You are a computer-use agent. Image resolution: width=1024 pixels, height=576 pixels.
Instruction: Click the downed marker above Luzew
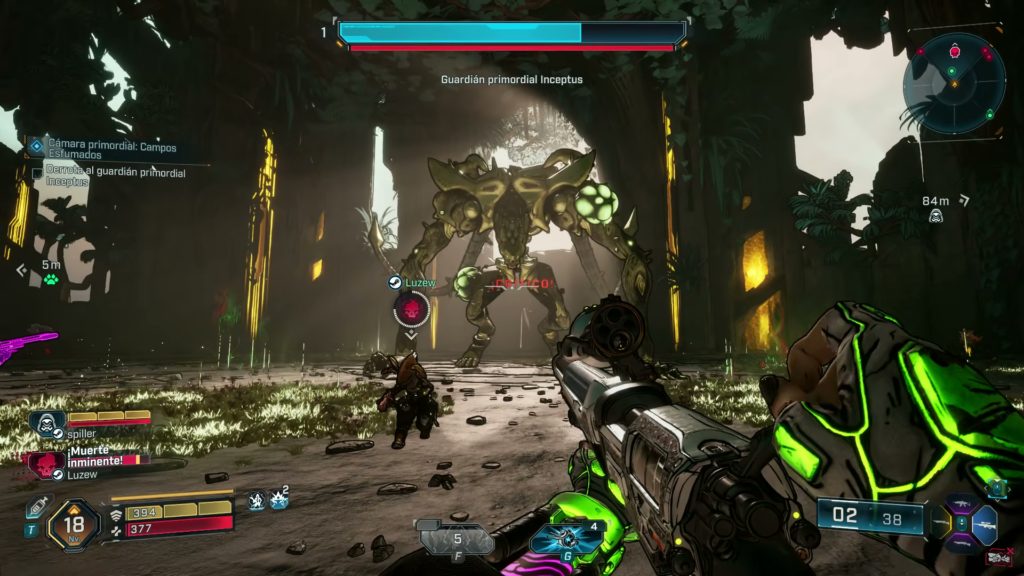tap(411, 309)
